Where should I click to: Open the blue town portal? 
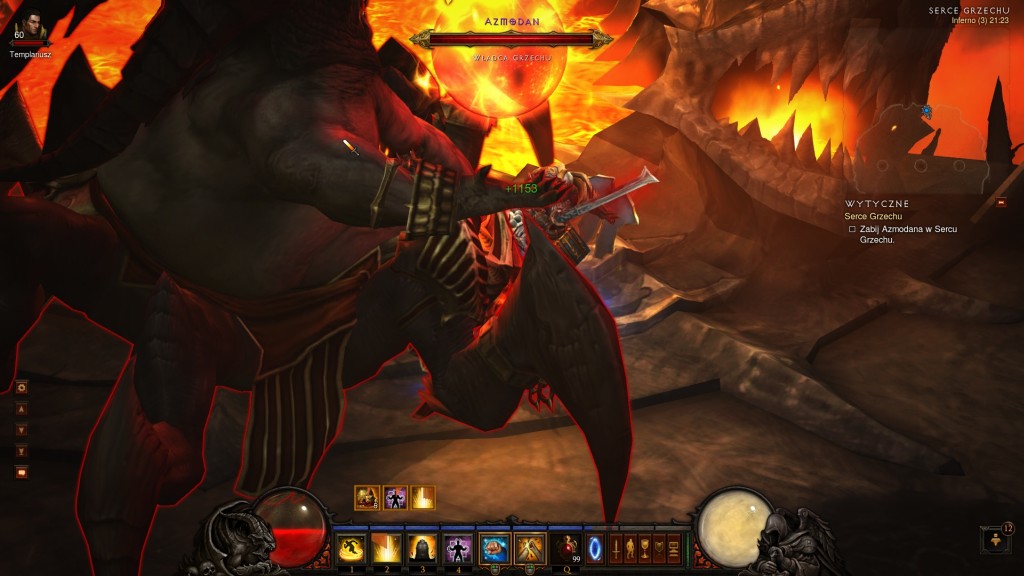pos(595,548)
